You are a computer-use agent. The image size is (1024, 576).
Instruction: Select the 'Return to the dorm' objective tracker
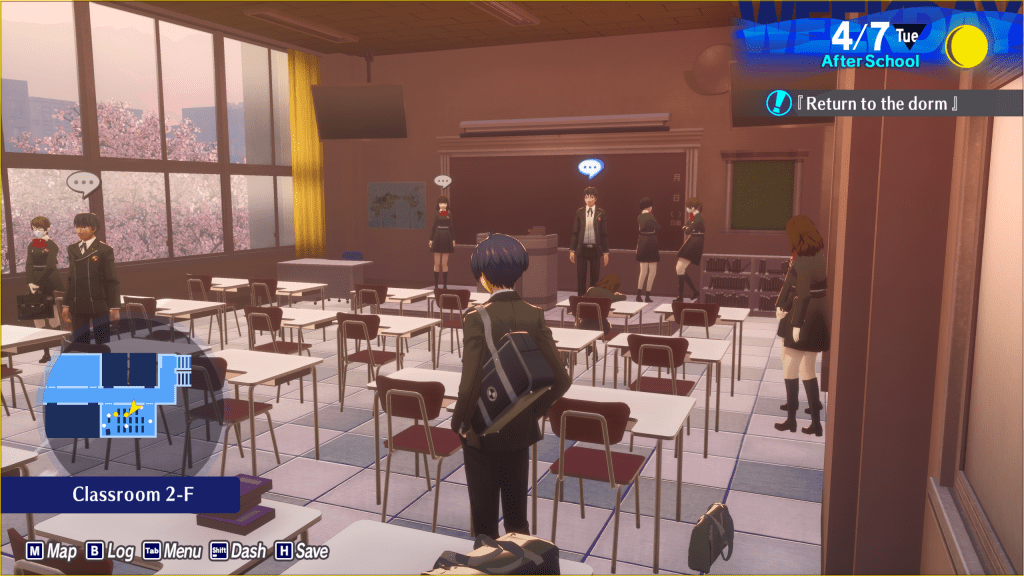tap(880, 103)
